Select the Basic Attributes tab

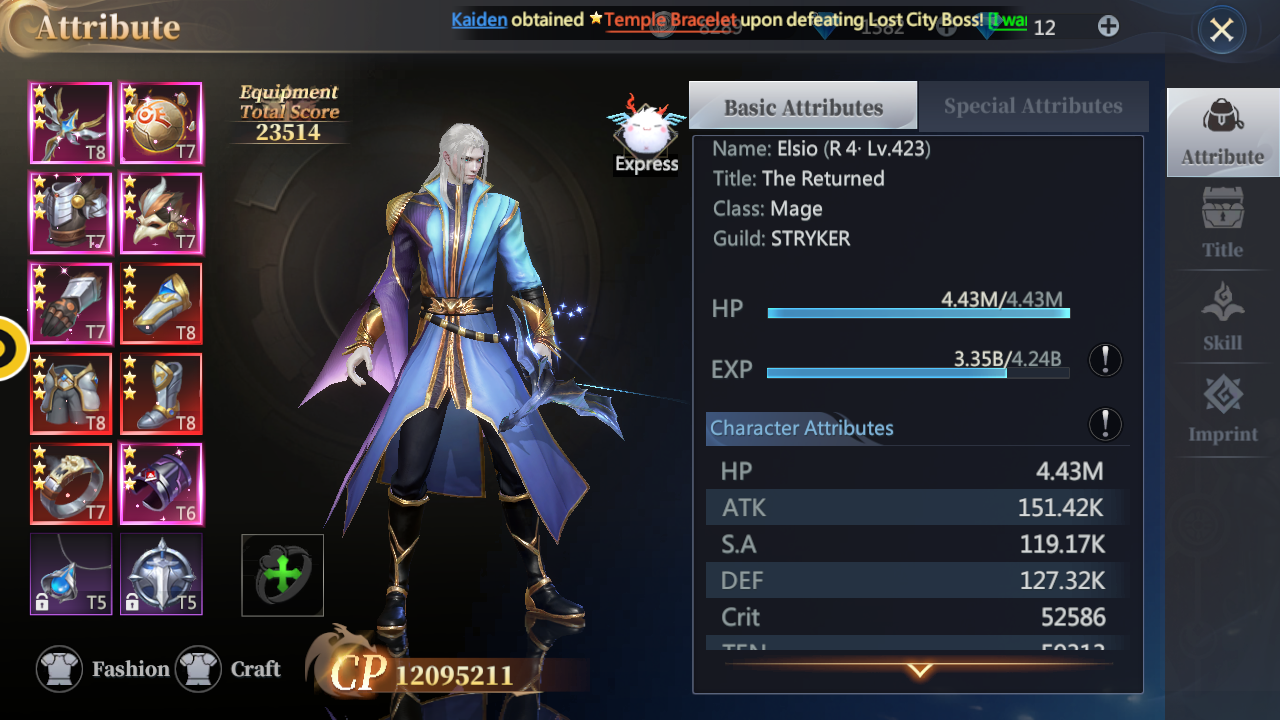coord(803,107)
